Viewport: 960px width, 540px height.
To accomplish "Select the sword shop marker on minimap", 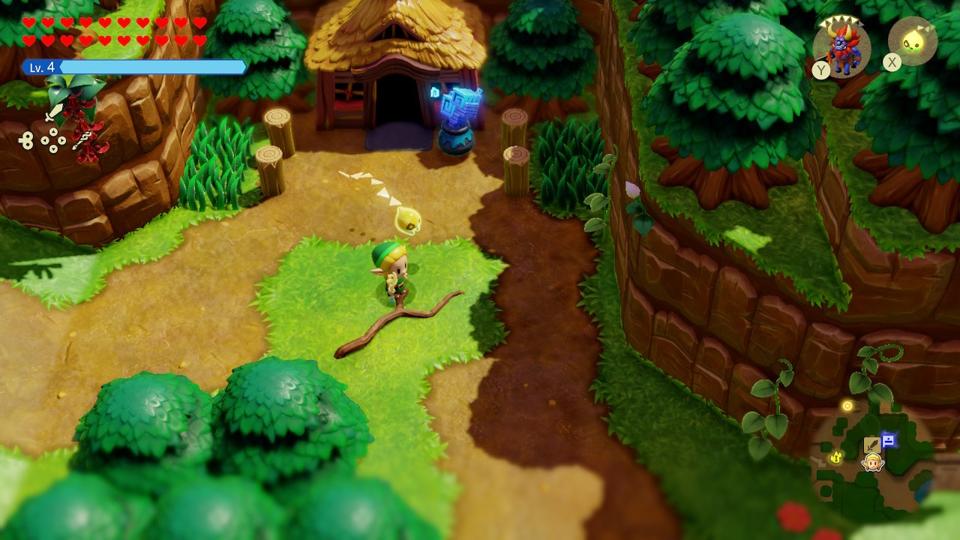I will click(871, 442).
